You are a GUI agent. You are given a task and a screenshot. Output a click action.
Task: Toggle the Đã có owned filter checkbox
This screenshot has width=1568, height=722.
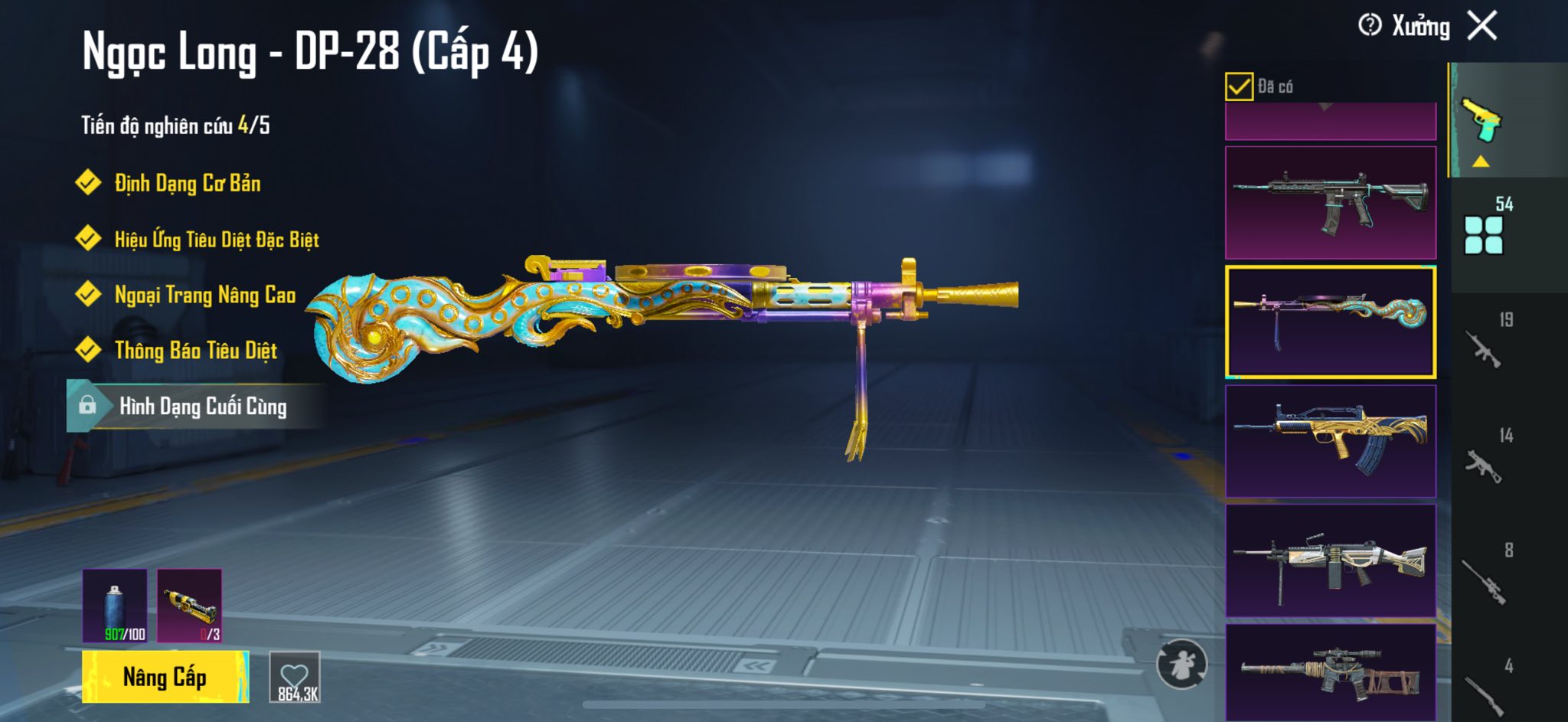coord(1239,87)
